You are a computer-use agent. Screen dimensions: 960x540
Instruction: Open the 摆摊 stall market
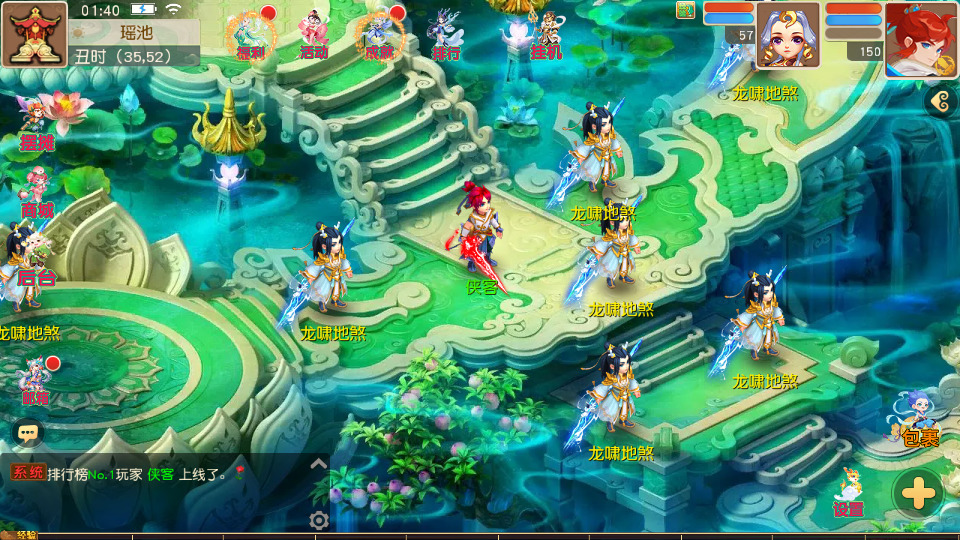37,122
